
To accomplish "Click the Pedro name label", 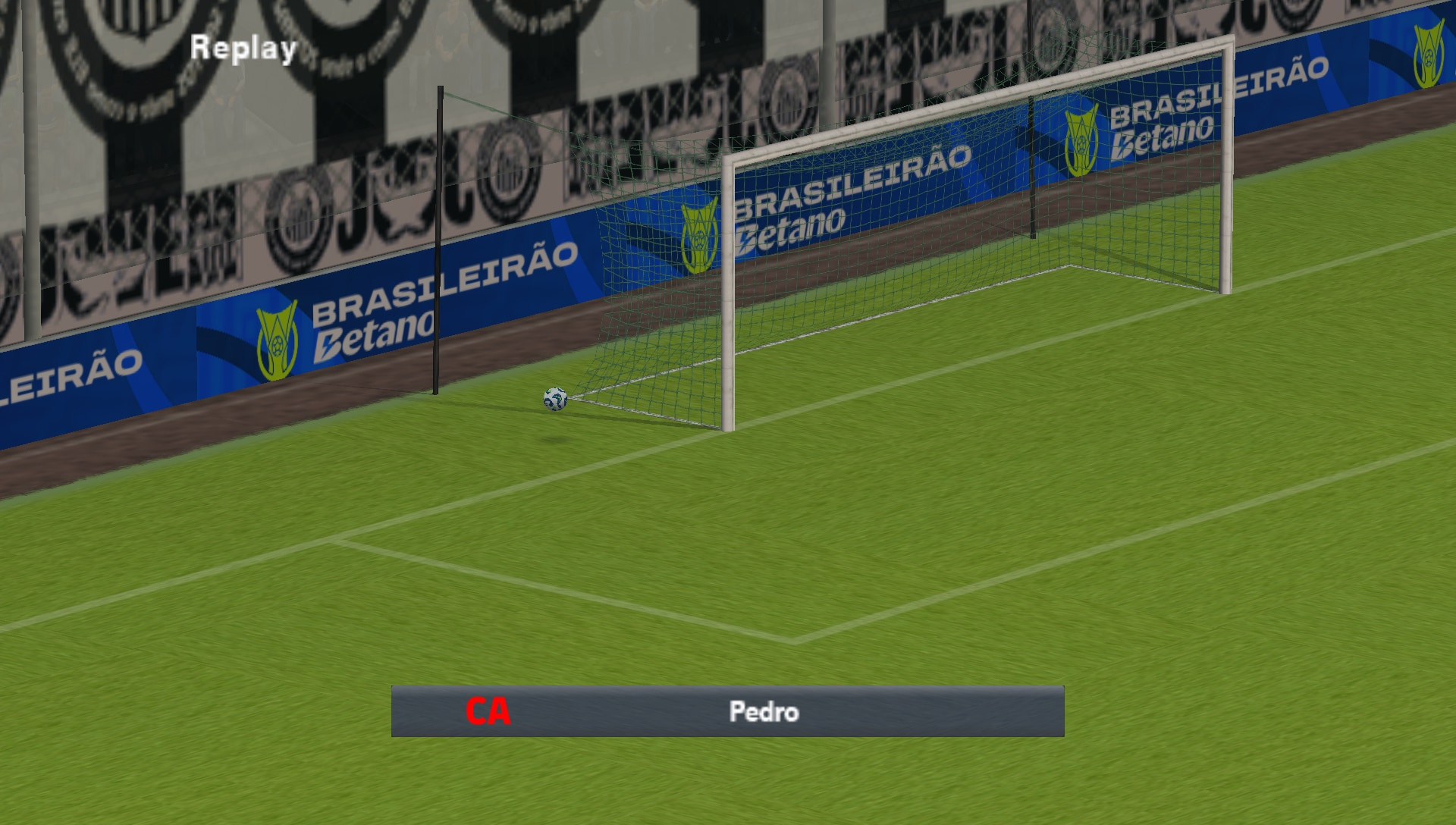I will point(766,712).
